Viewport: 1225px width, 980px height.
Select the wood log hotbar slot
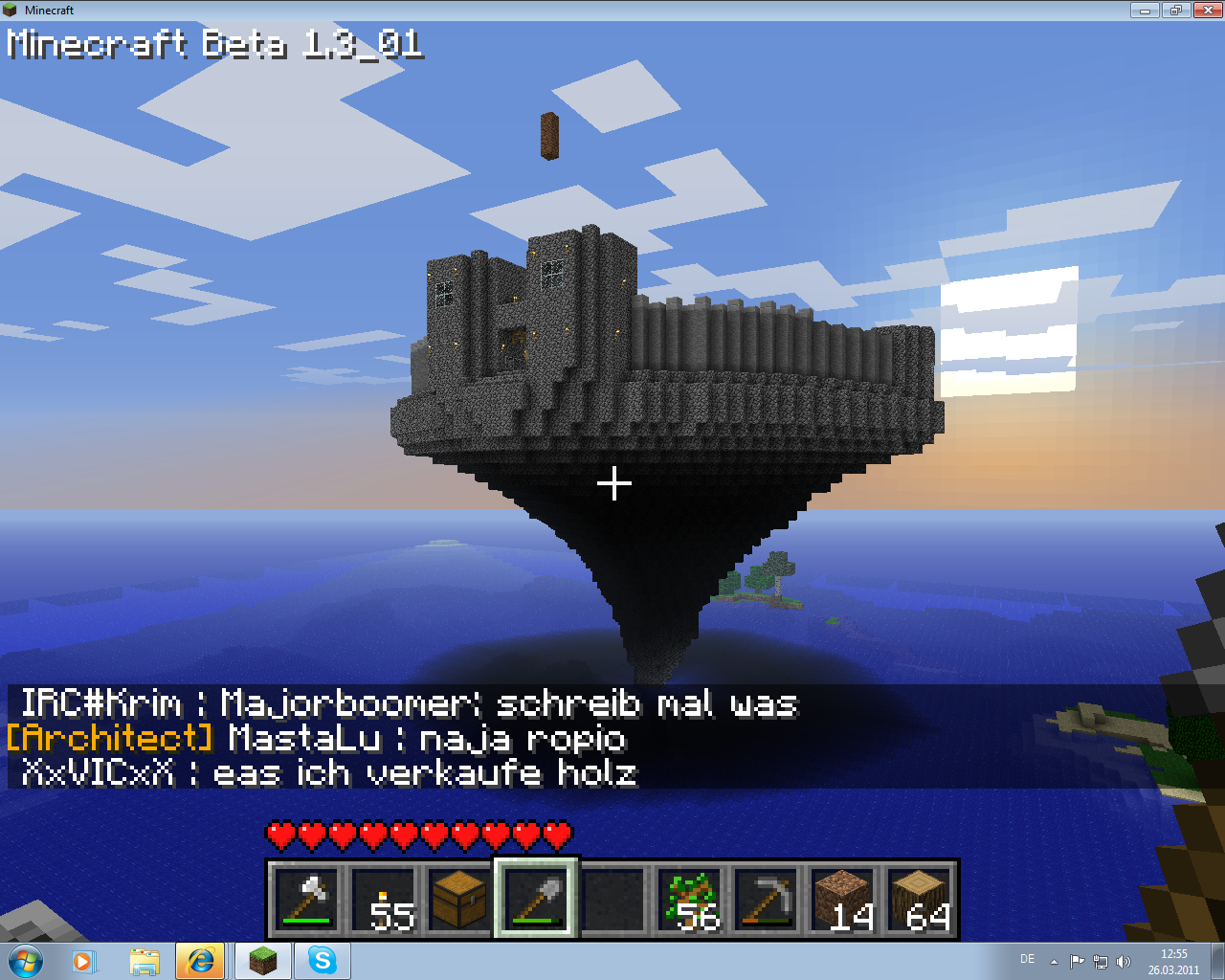(x=919, y=900)
